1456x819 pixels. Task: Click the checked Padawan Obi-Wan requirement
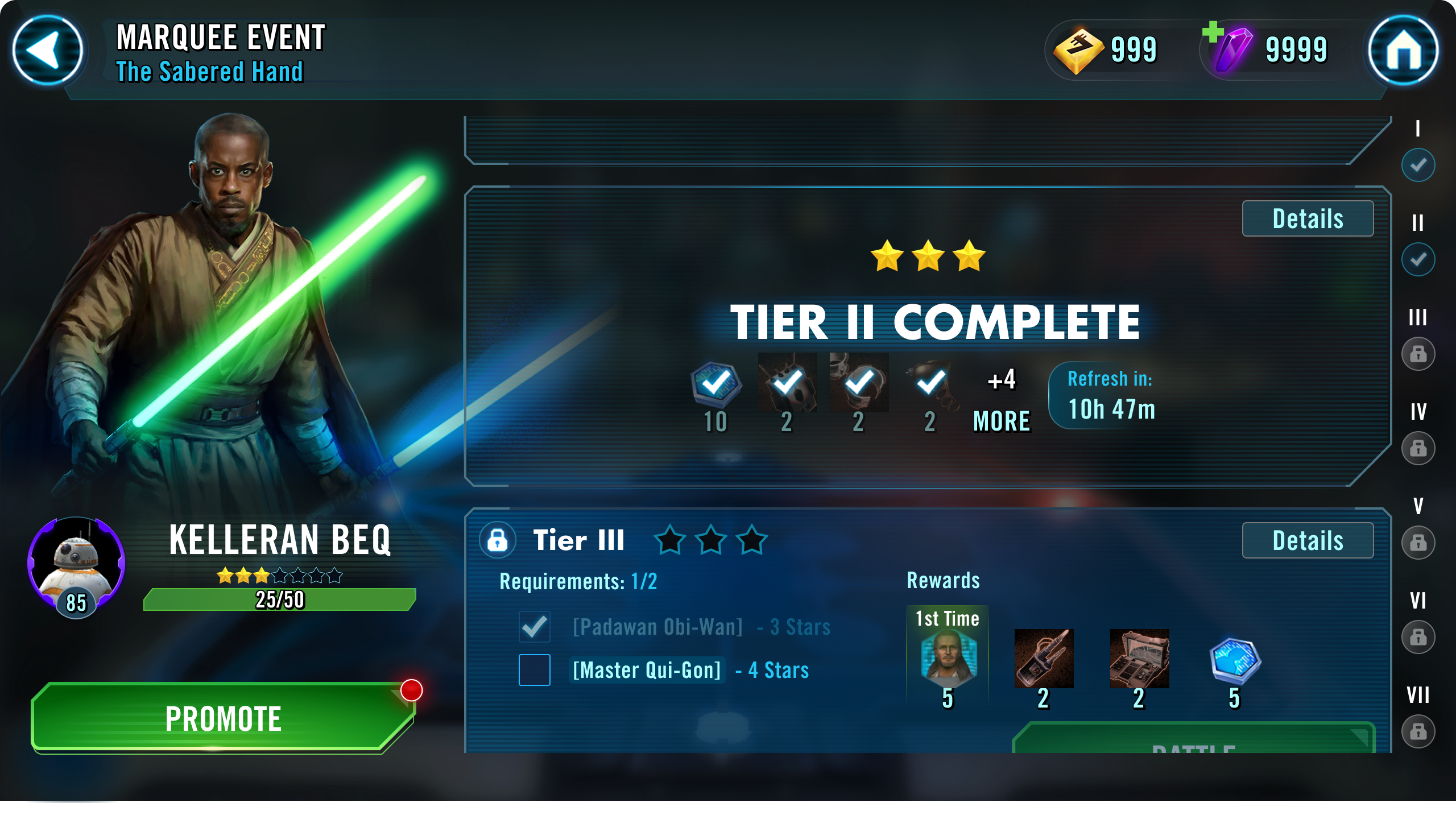pyautogui.click(x=533, y=626)
